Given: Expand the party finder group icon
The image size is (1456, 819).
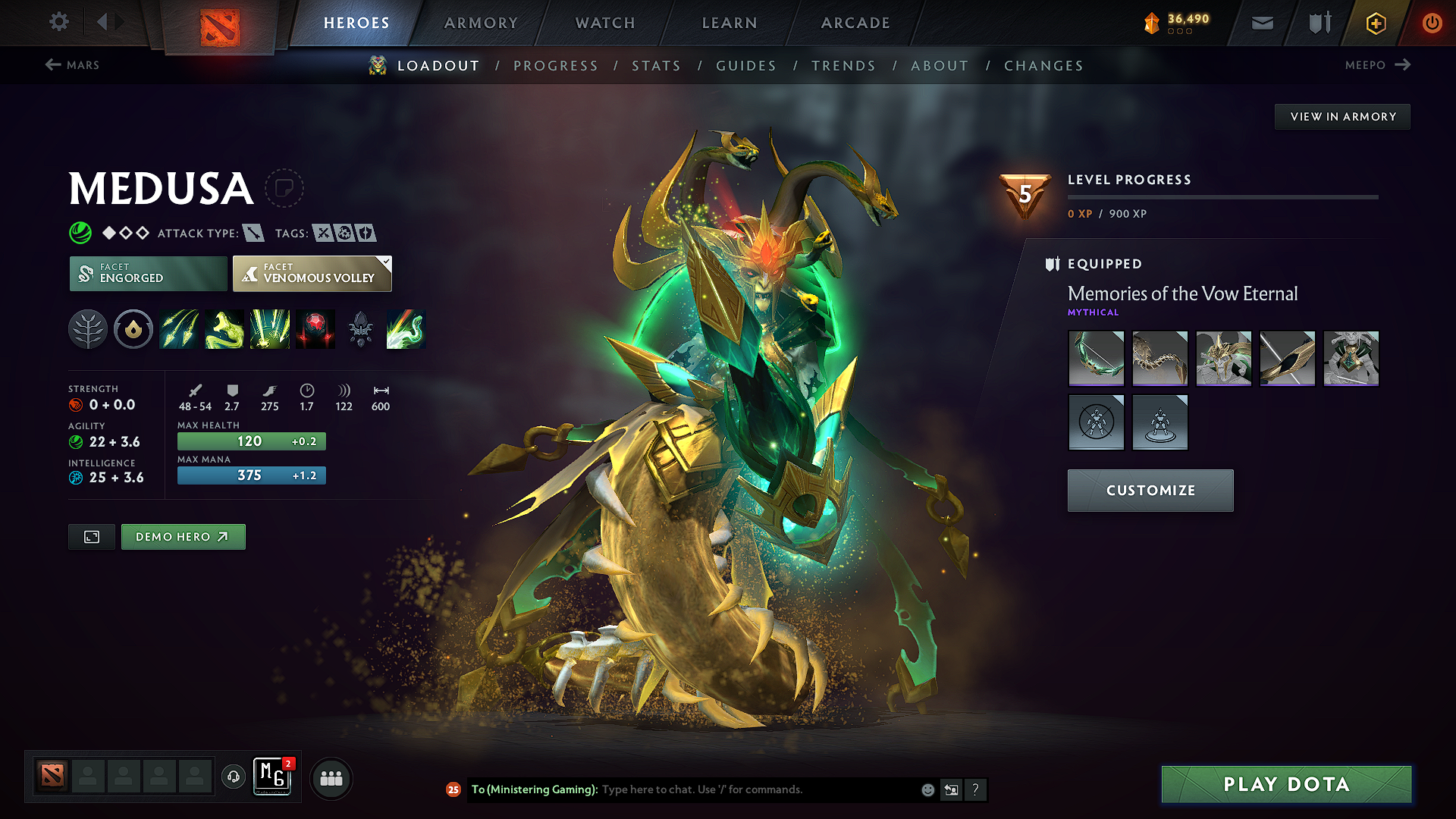Looking at the screenshot, I should (x=331, y=778).
